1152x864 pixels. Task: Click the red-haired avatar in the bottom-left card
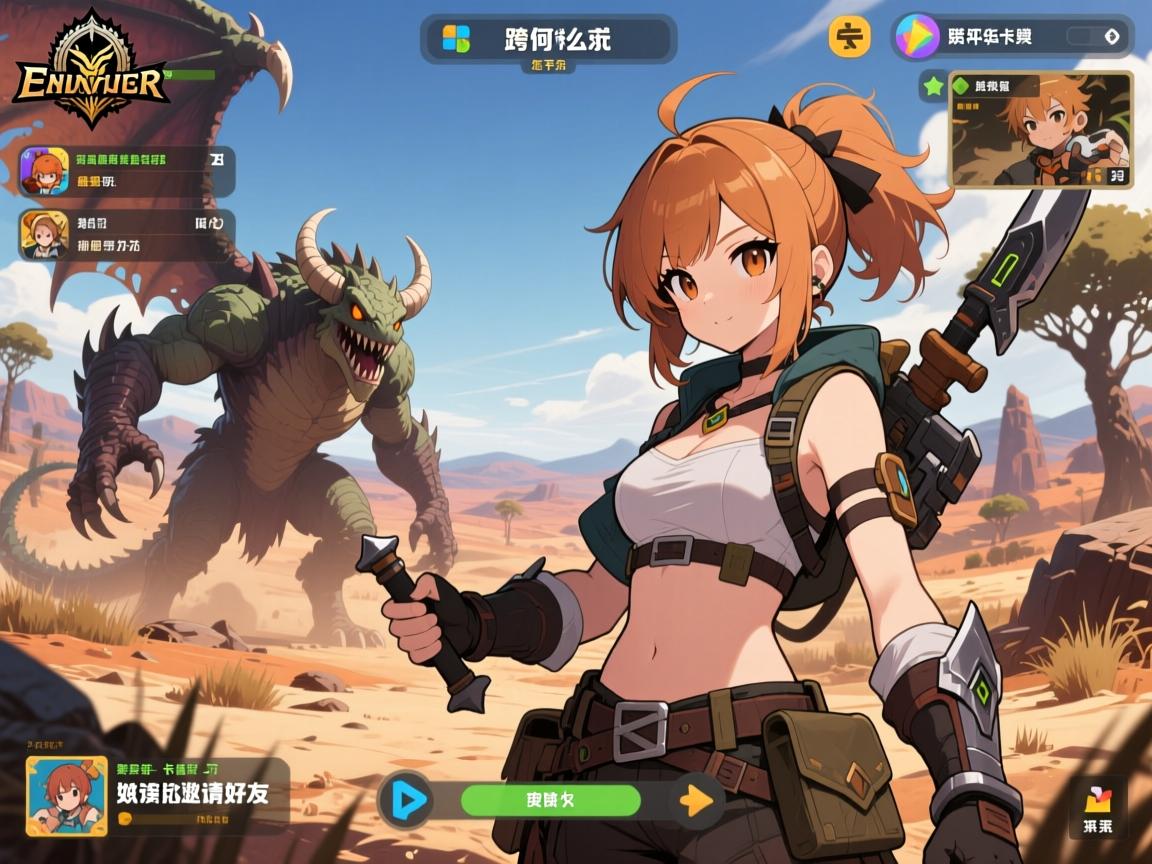[x=66, y=796]
